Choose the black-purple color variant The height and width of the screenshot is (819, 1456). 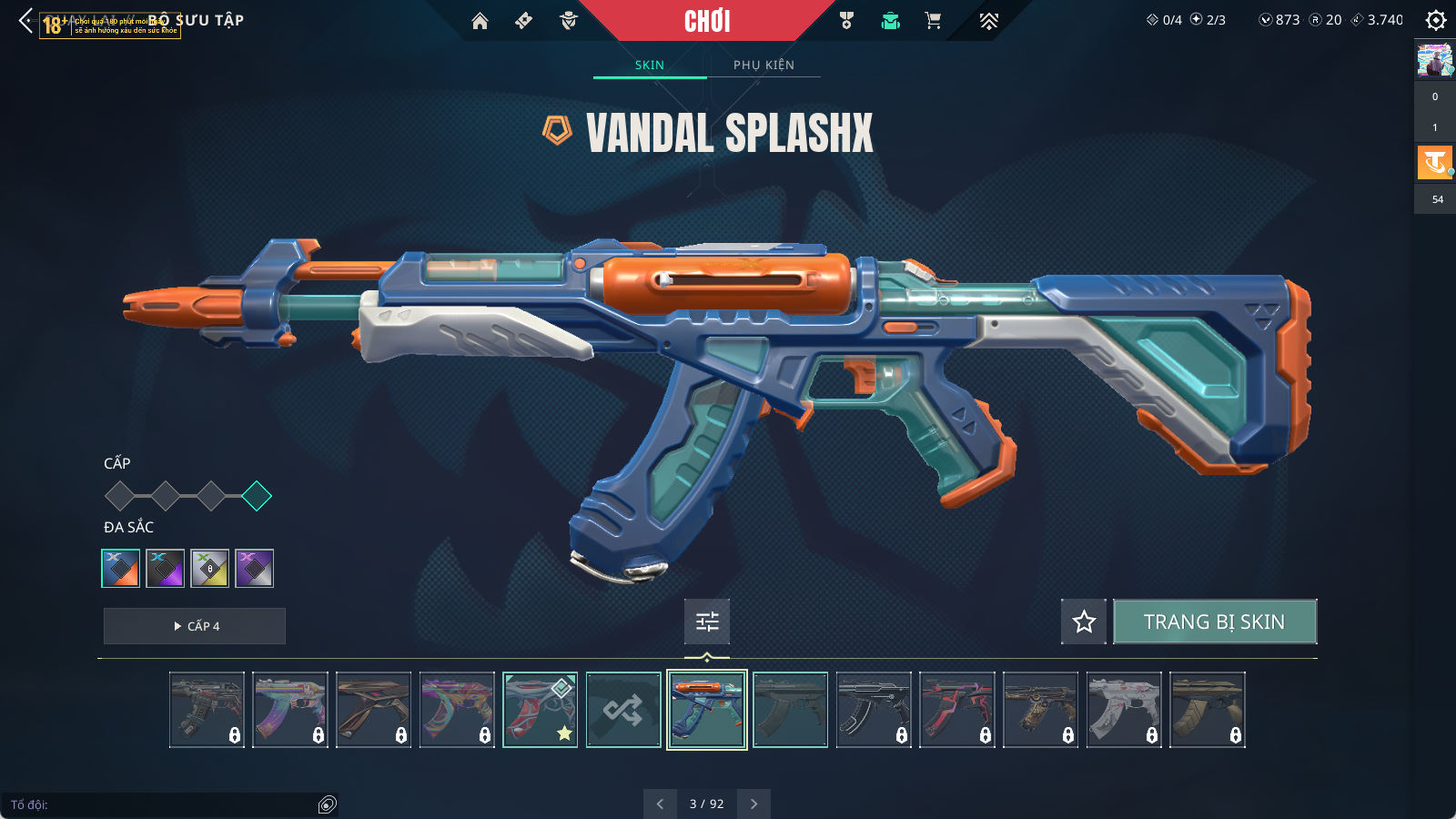tap(166, 569)
